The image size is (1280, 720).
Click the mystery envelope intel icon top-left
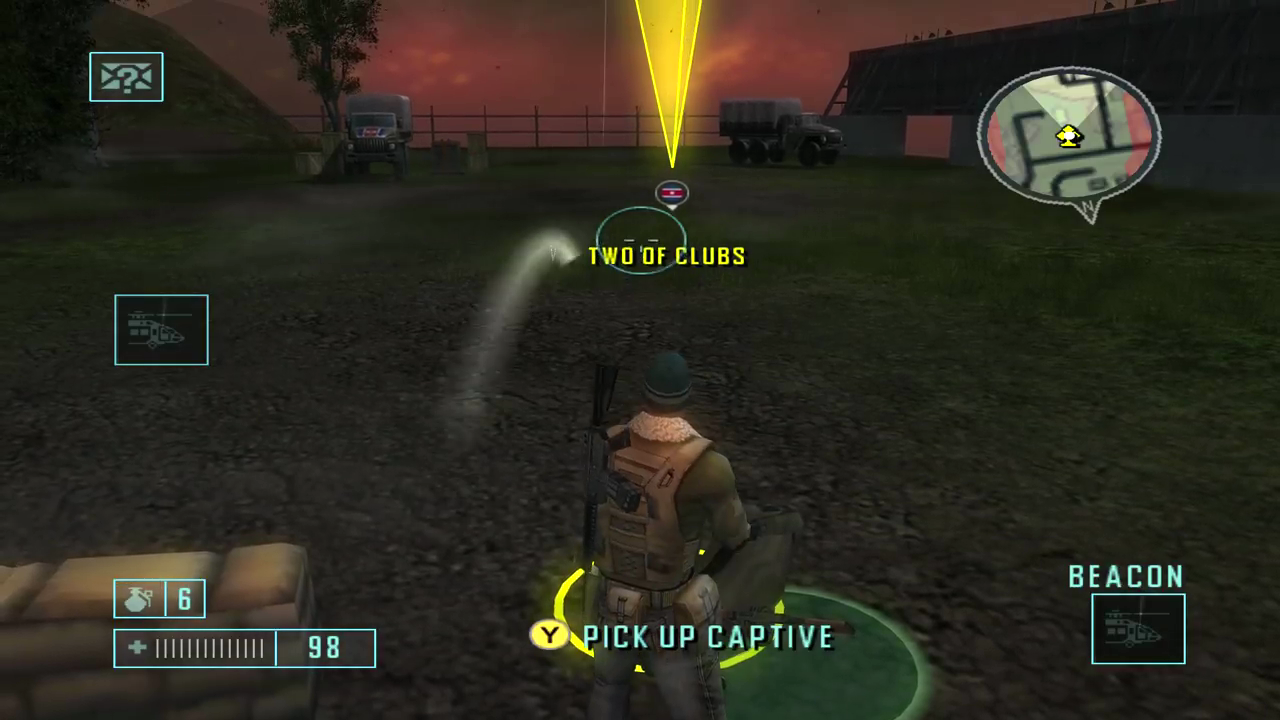click(126, 77)
